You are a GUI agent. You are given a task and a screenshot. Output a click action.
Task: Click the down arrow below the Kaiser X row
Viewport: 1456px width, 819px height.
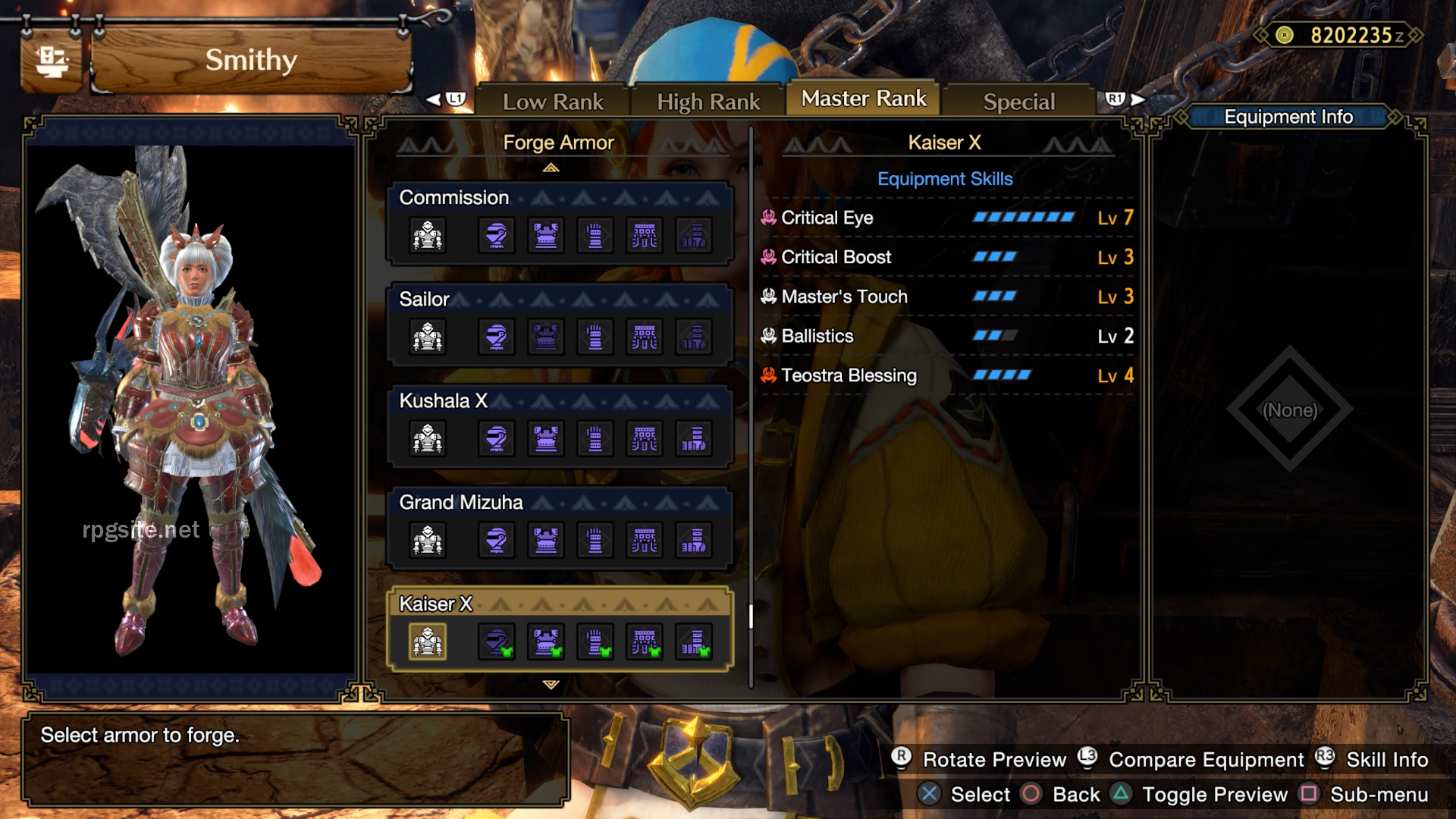[552, 685]
